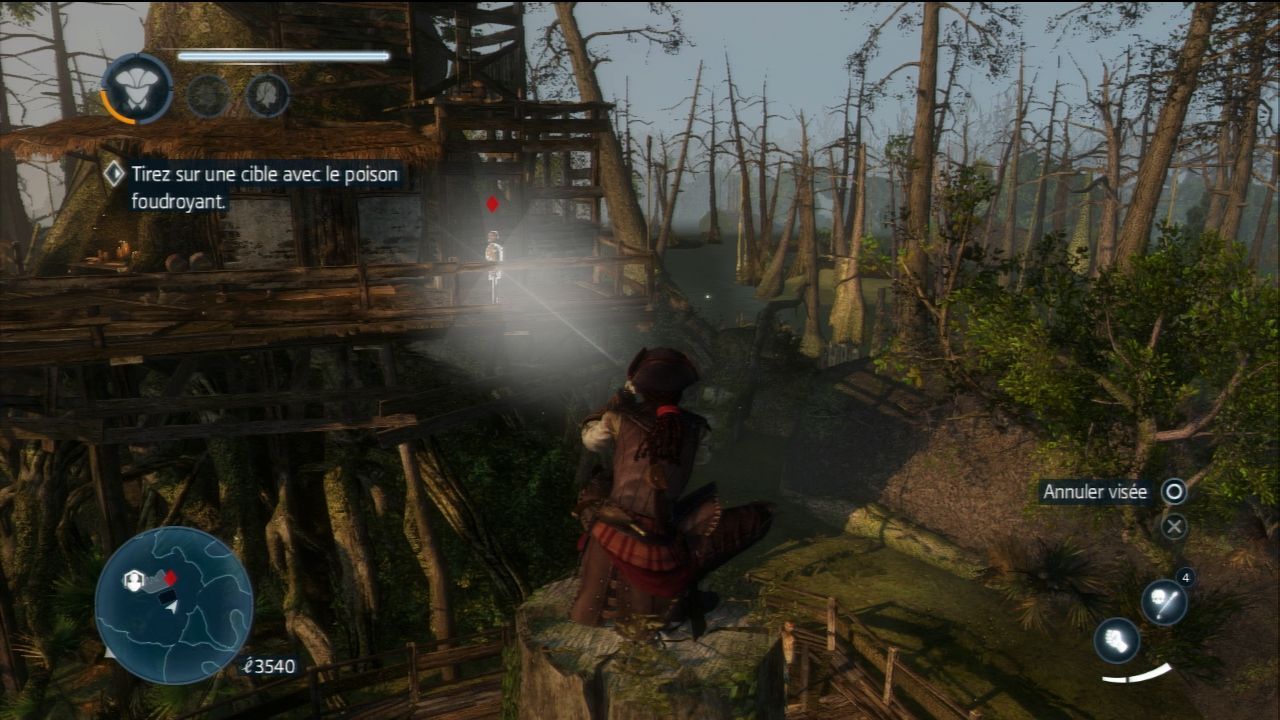Click the tricorn hat assassin persona emblem
This screenshot has width=1280, height=720.
[x=137, y=90]
